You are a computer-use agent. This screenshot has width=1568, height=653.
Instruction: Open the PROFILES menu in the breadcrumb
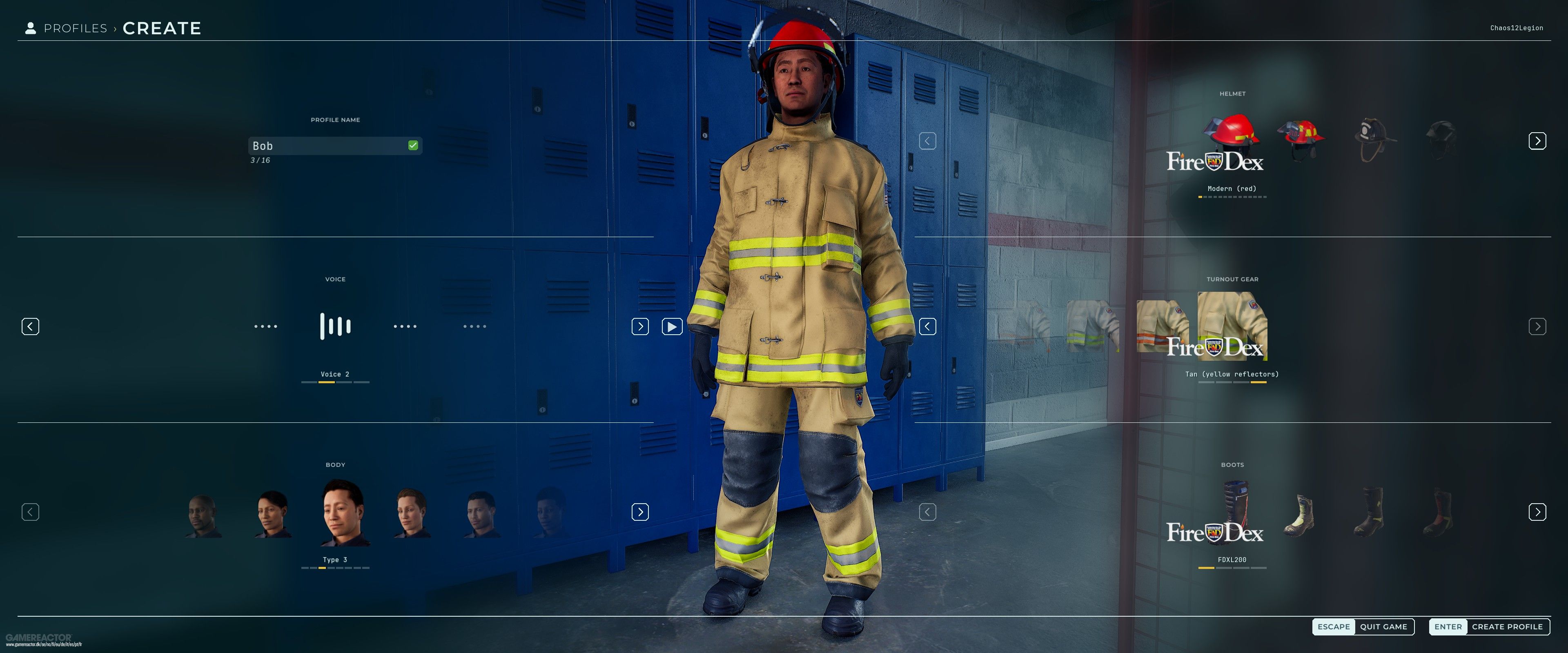75,27
